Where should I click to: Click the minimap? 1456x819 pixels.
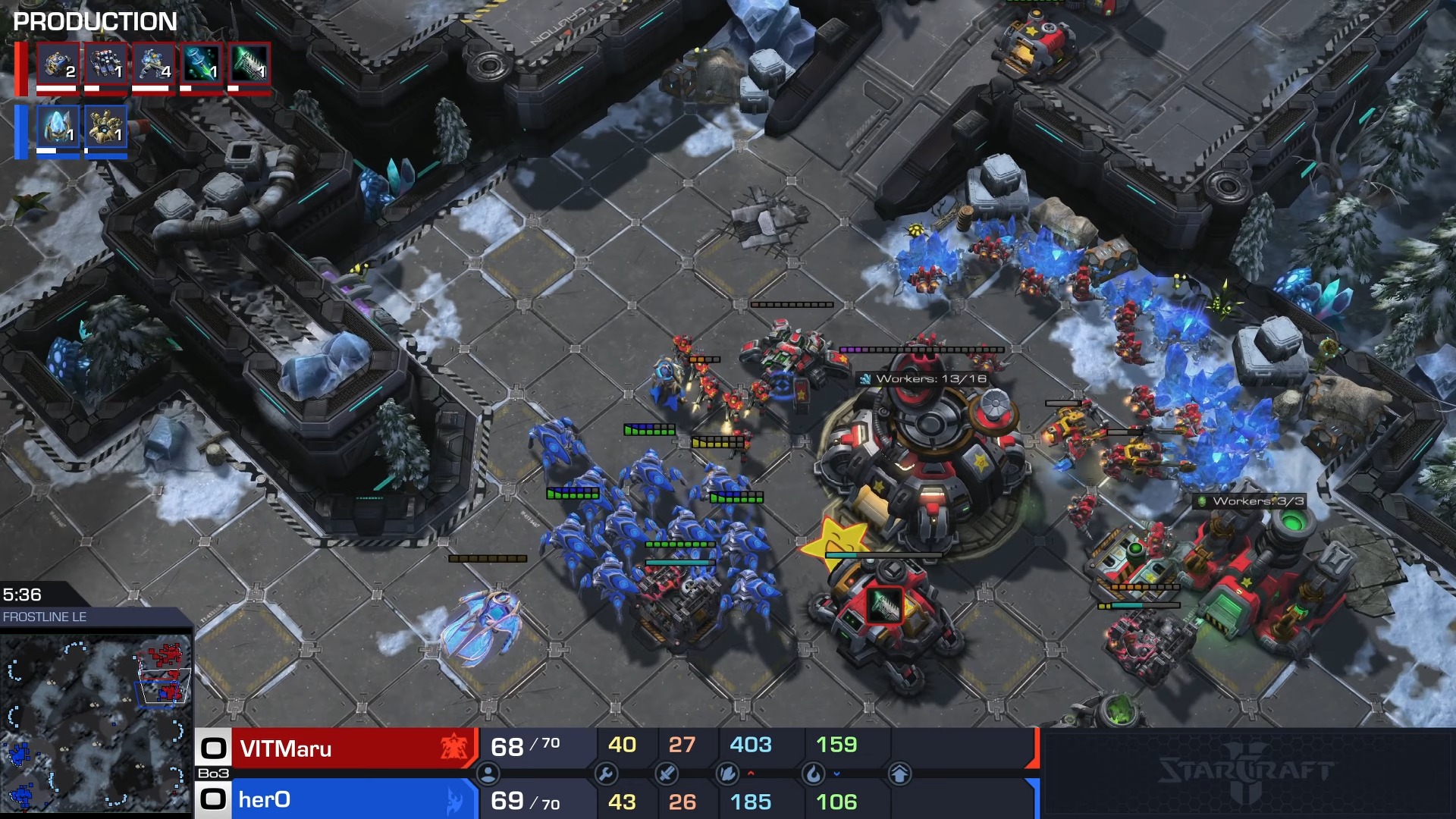click(96, 723)
